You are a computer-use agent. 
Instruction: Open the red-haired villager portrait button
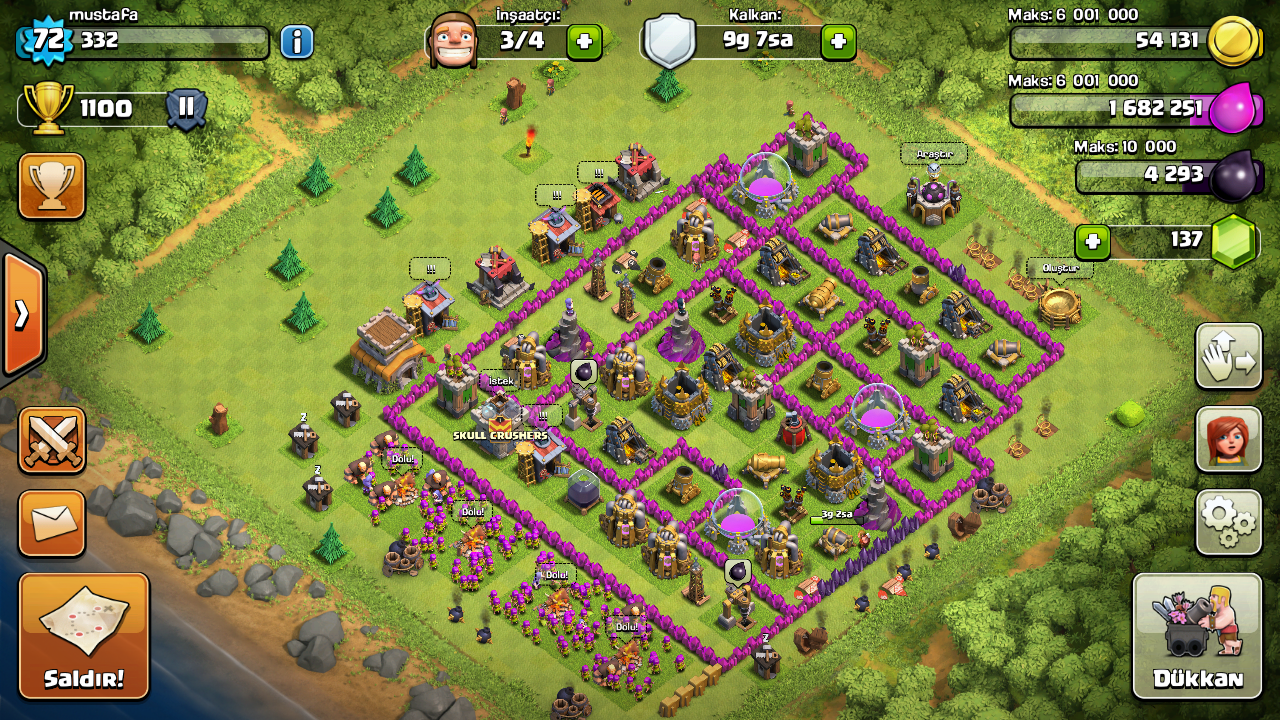click(x=1228, y=439)
